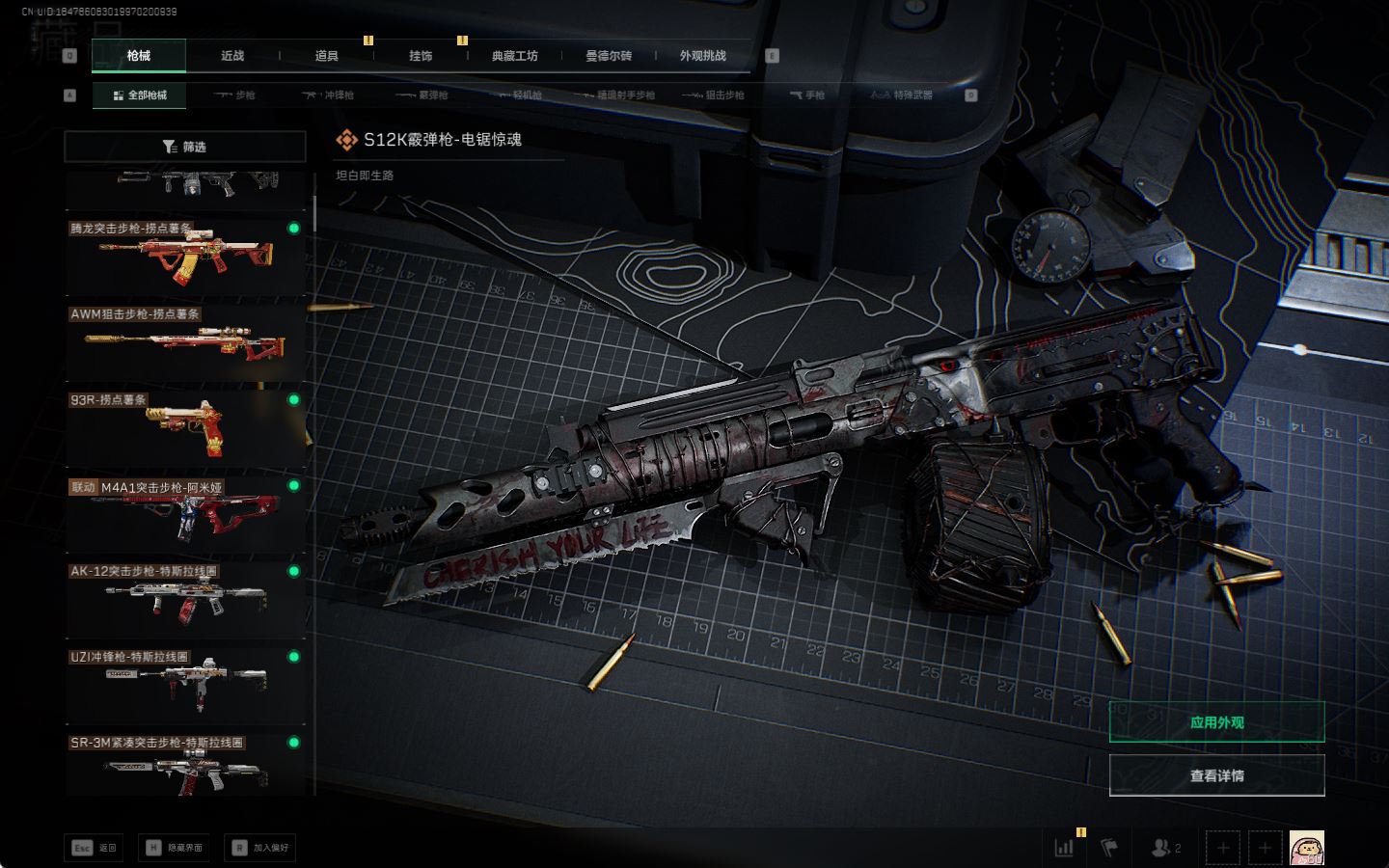Click the player avatar portrait
The width and height of the screenshot is (1389, 868).
pos(1306,848)
